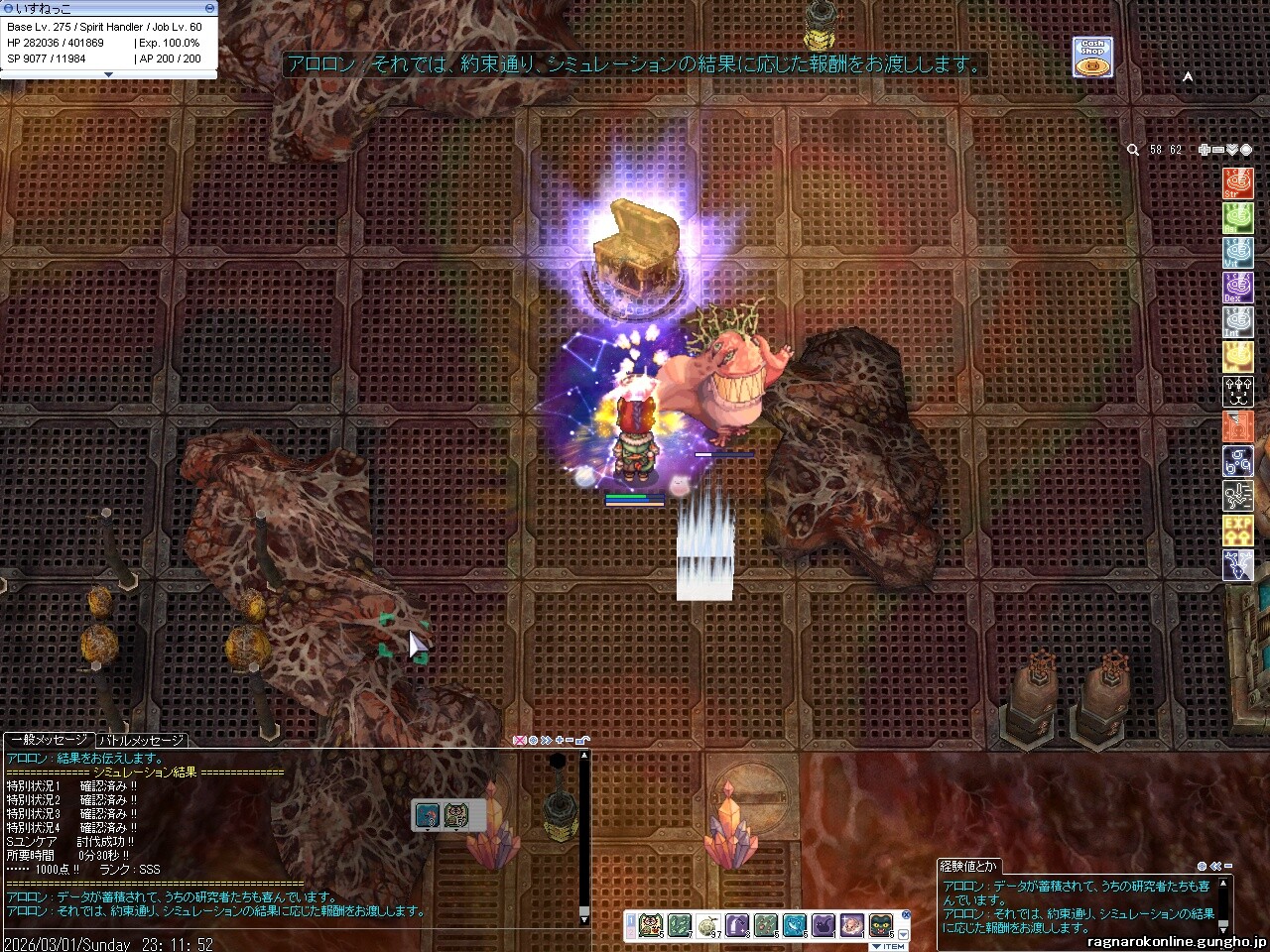Click the Str buff status icon

point(1237,183)
